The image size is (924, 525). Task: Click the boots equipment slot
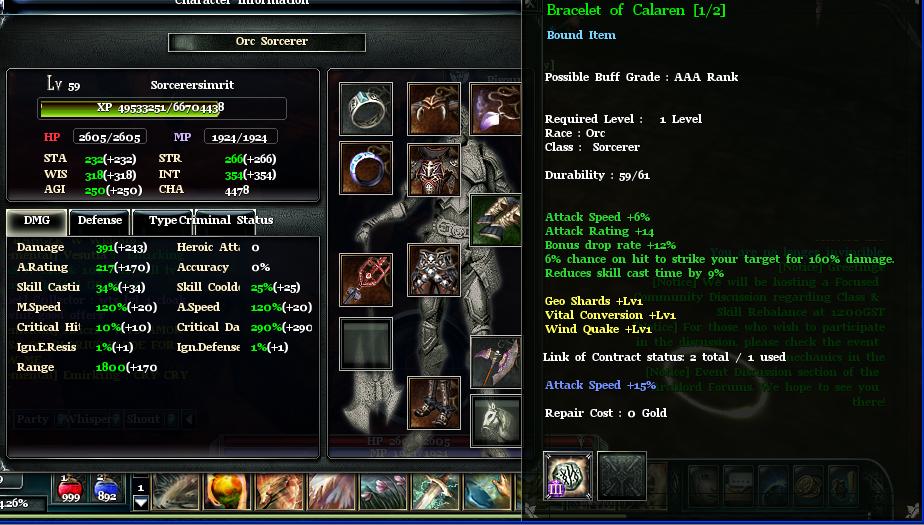click(x=434, y=402)
